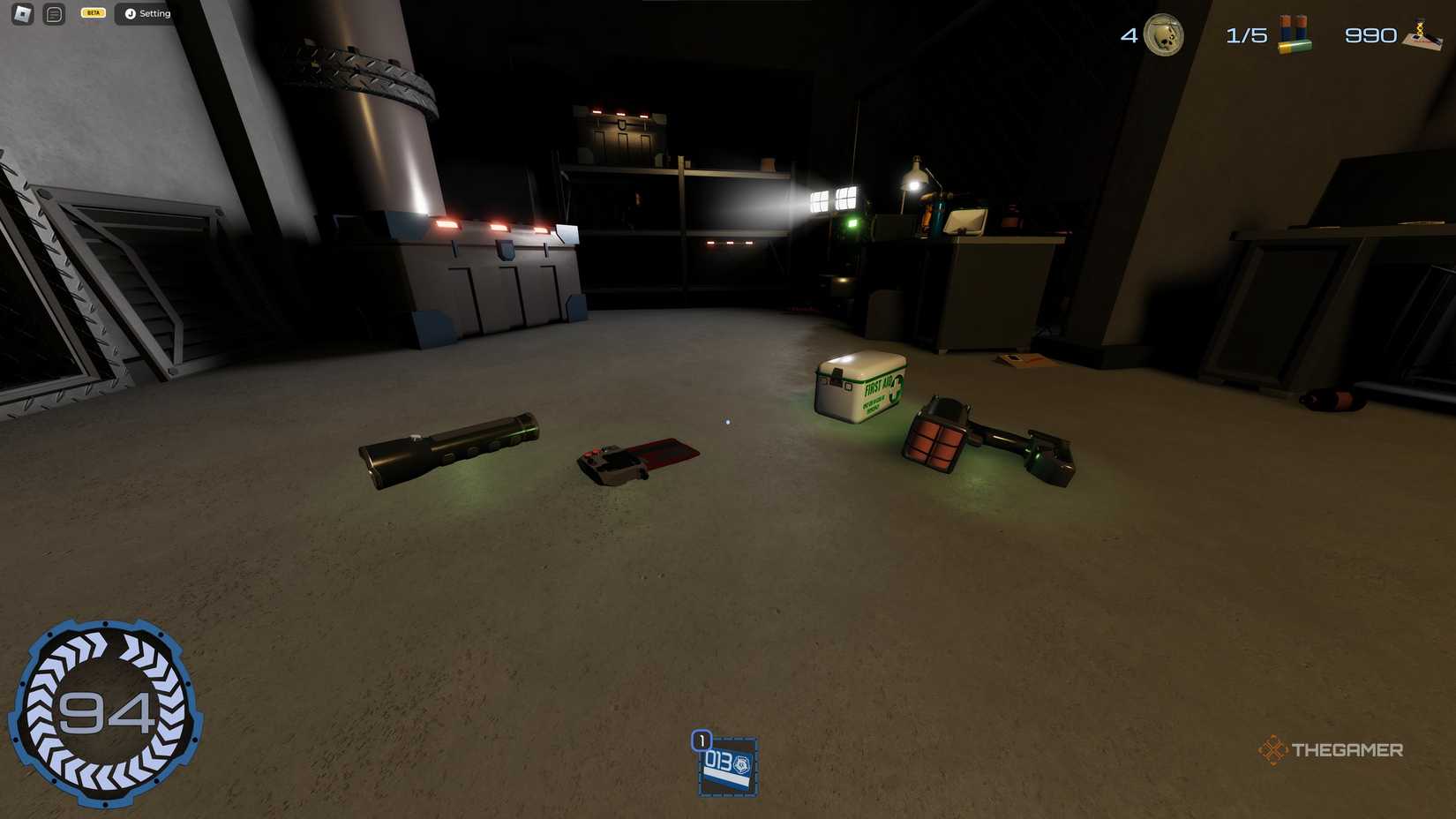
Task: Open the ammo counter showing 1/5
Action: coord(1247,35)
